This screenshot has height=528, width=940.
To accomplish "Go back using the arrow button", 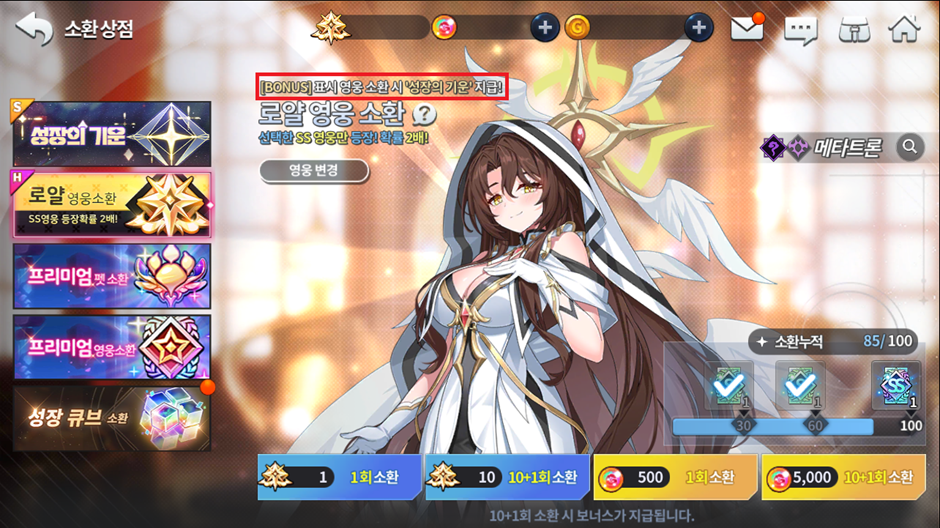I will pyautogui.click(x=33, y=28).
